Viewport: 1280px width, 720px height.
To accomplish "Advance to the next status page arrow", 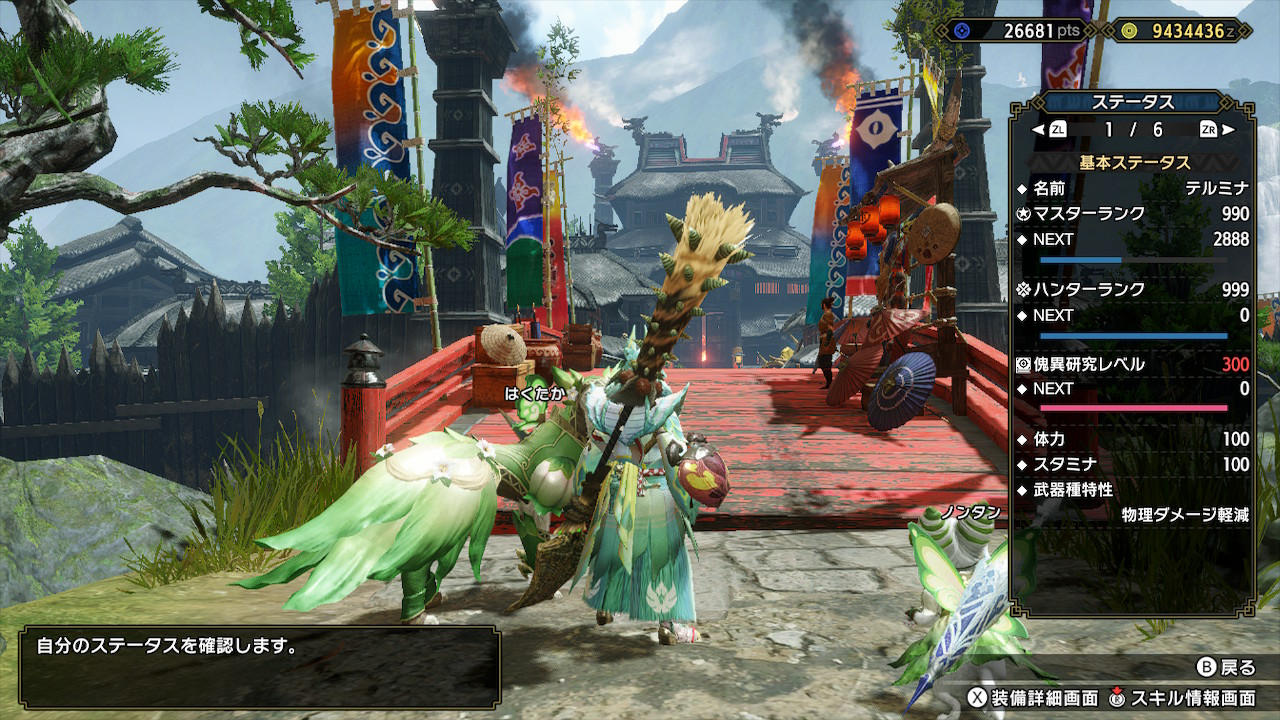I will point(1229,130).
